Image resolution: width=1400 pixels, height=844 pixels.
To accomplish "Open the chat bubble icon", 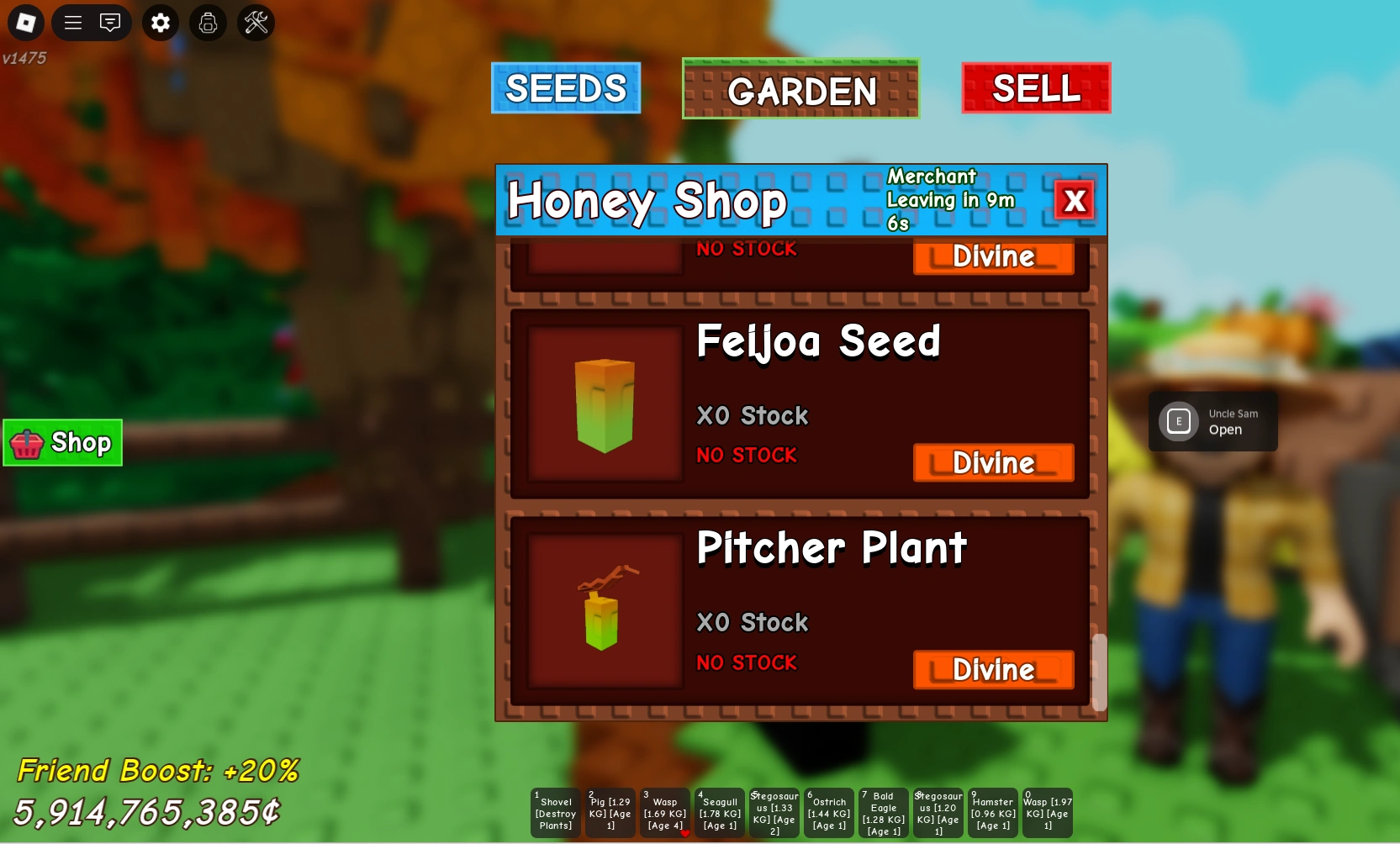I will coord(110,23).
